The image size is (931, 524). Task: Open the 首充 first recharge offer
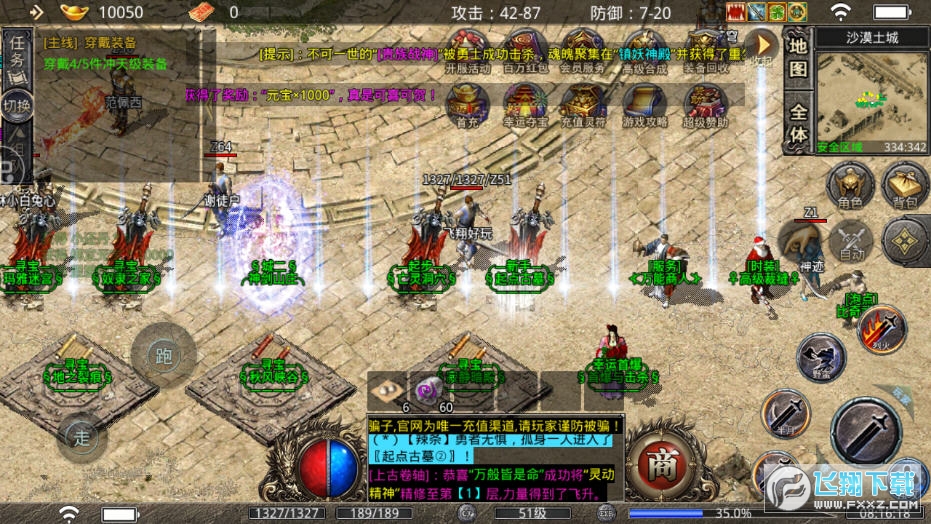(x=466, y=102)
